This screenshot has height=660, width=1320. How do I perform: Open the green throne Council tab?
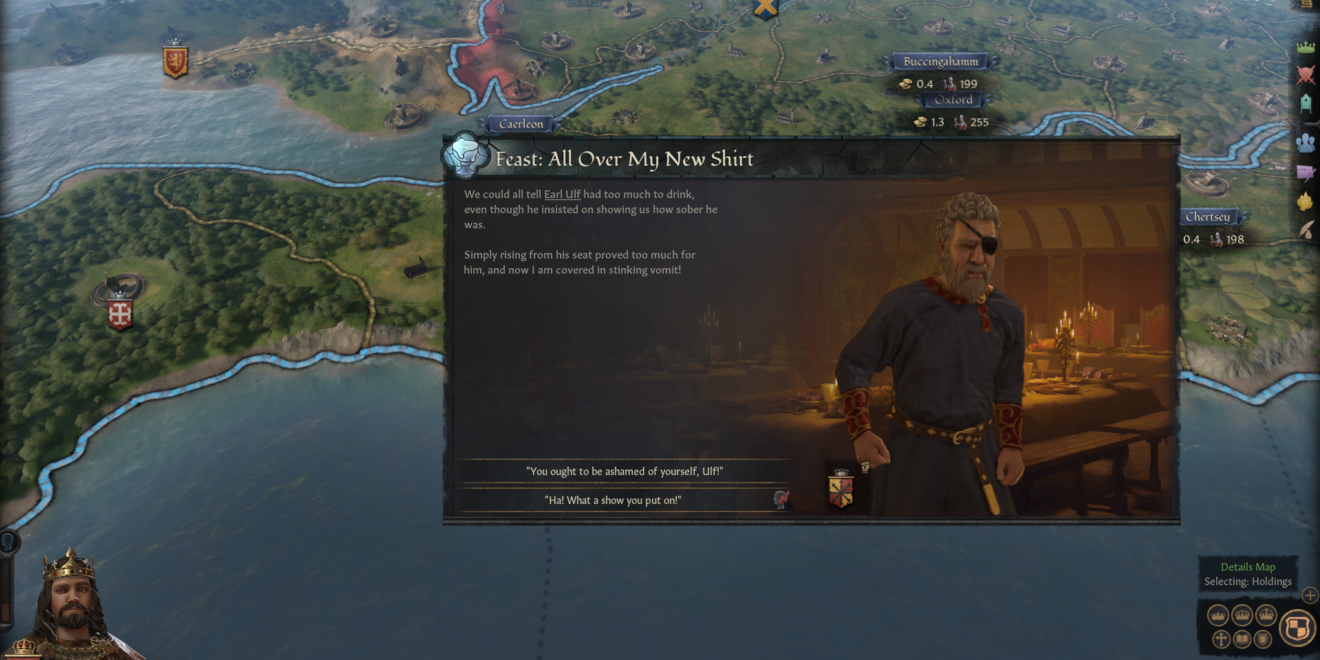click(x=1305, y=104)
